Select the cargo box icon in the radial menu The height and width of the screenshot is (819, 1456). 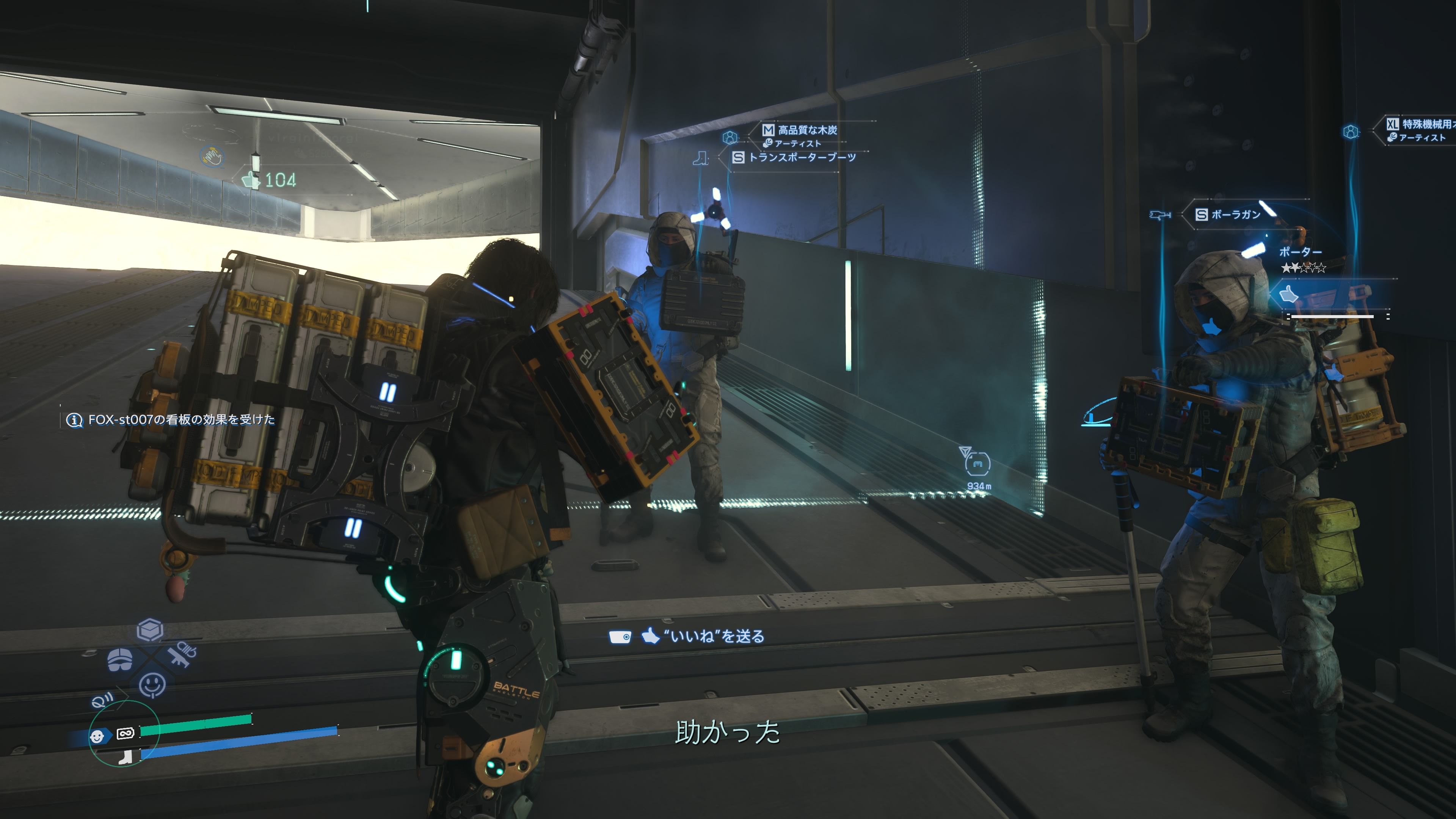pos(150,630)
